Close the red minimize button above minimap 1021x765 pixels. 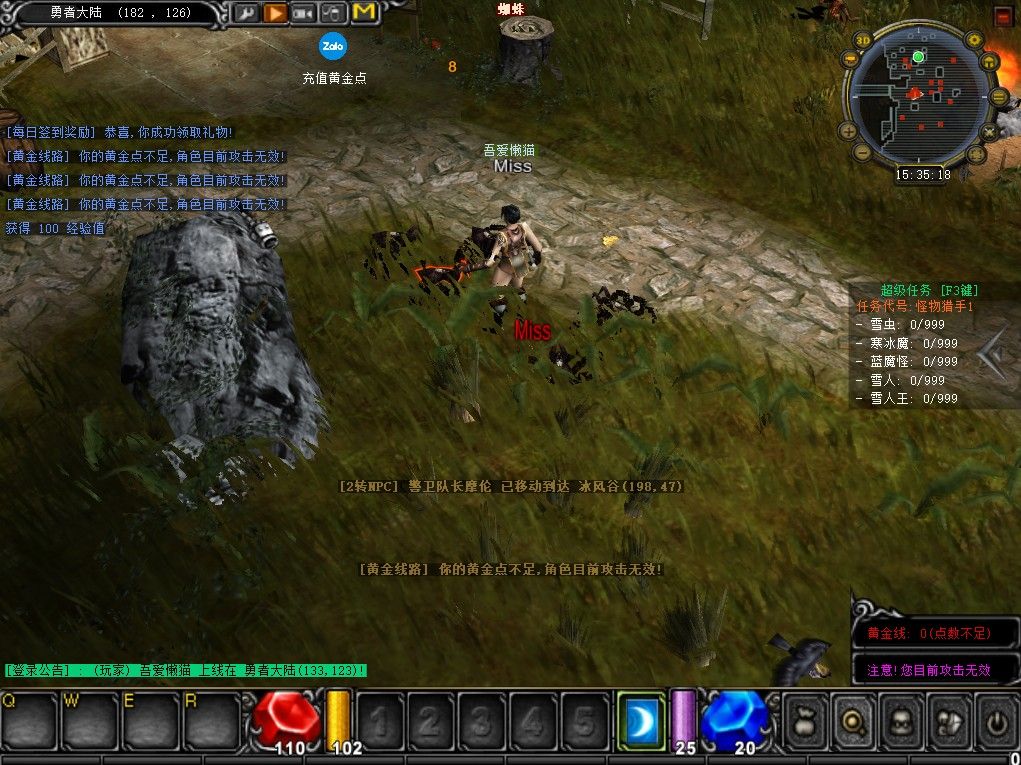coord(1003,15)
